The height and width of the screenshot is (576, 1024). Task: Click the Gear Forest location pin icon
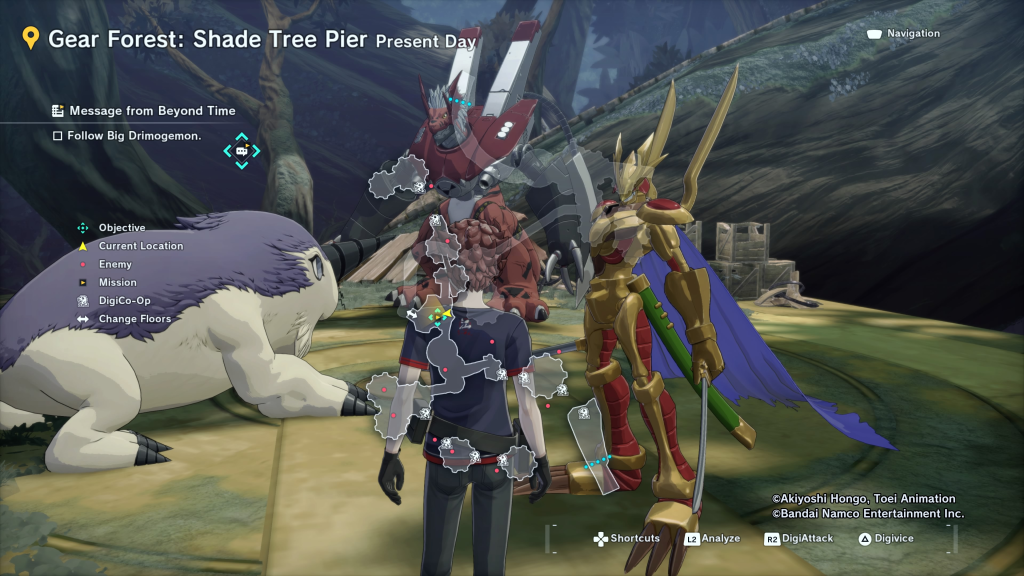[31, 39]
